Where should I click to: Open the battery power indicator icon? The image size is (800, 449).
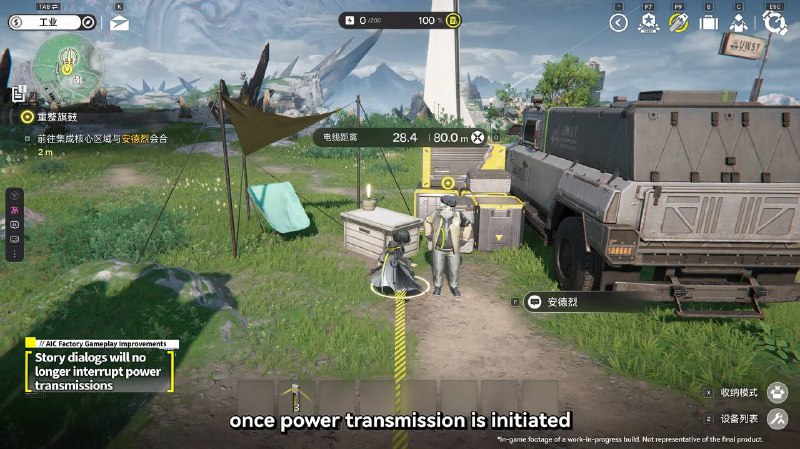pos(453,20)
